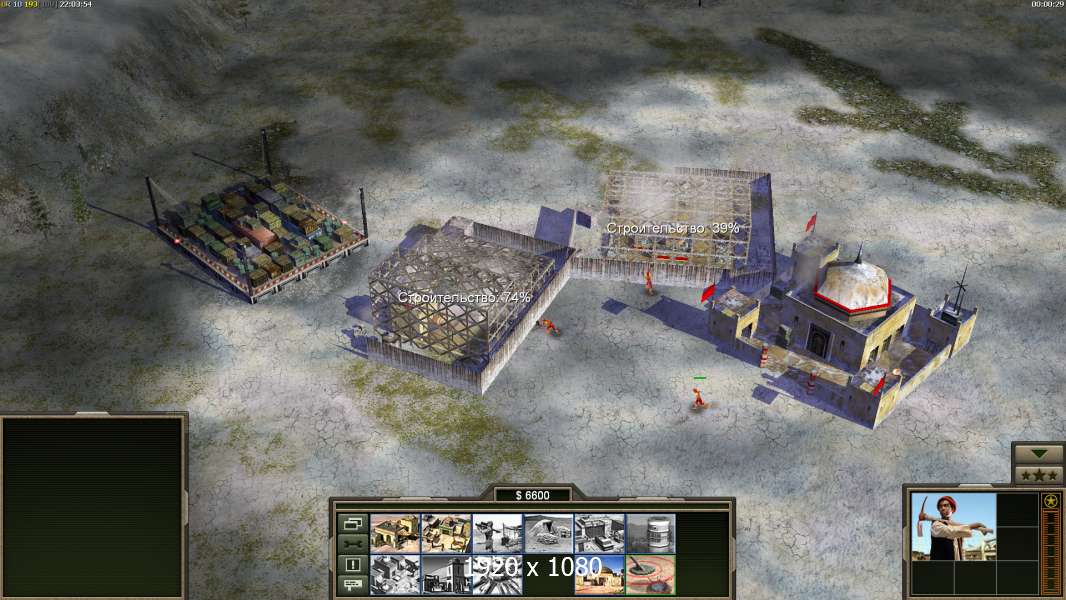This screenshot has height=600, width=1066.
Task: Click the gold star rank emblem
Action: (1050, 501)
